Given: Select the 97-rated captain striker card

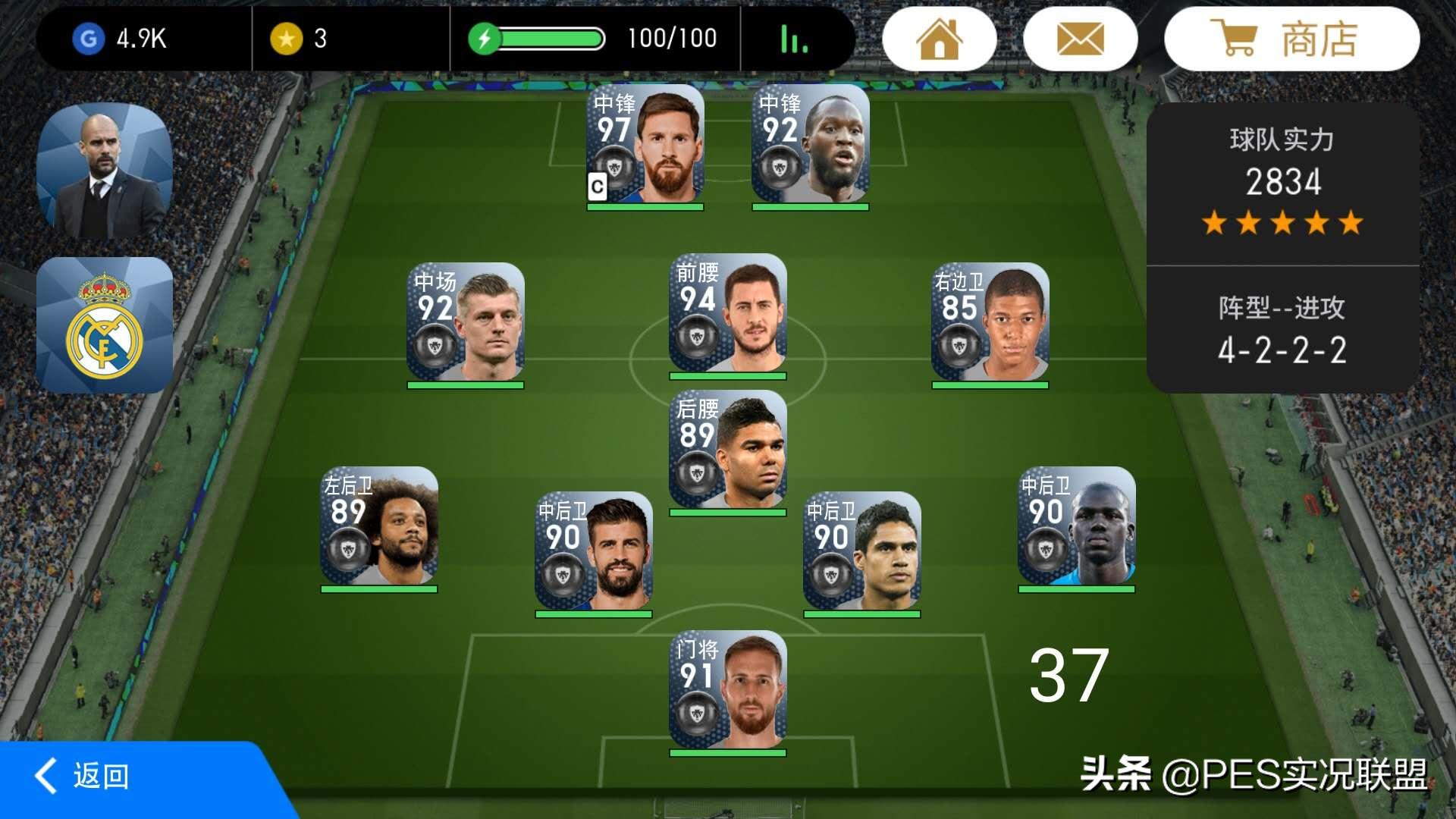Looking at the screenshot, I should (x=645, y=146).
